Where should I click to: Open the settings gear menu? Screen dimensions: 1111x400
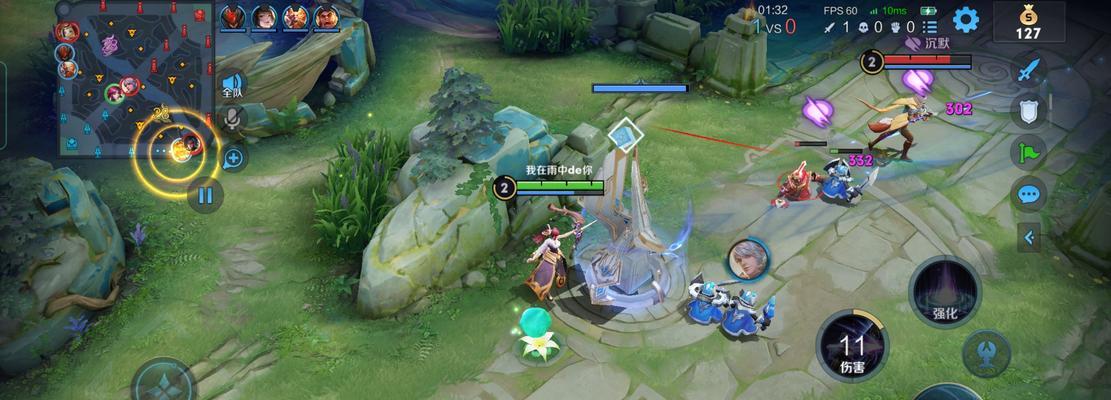pyautogui.click(x=965, y=19)
